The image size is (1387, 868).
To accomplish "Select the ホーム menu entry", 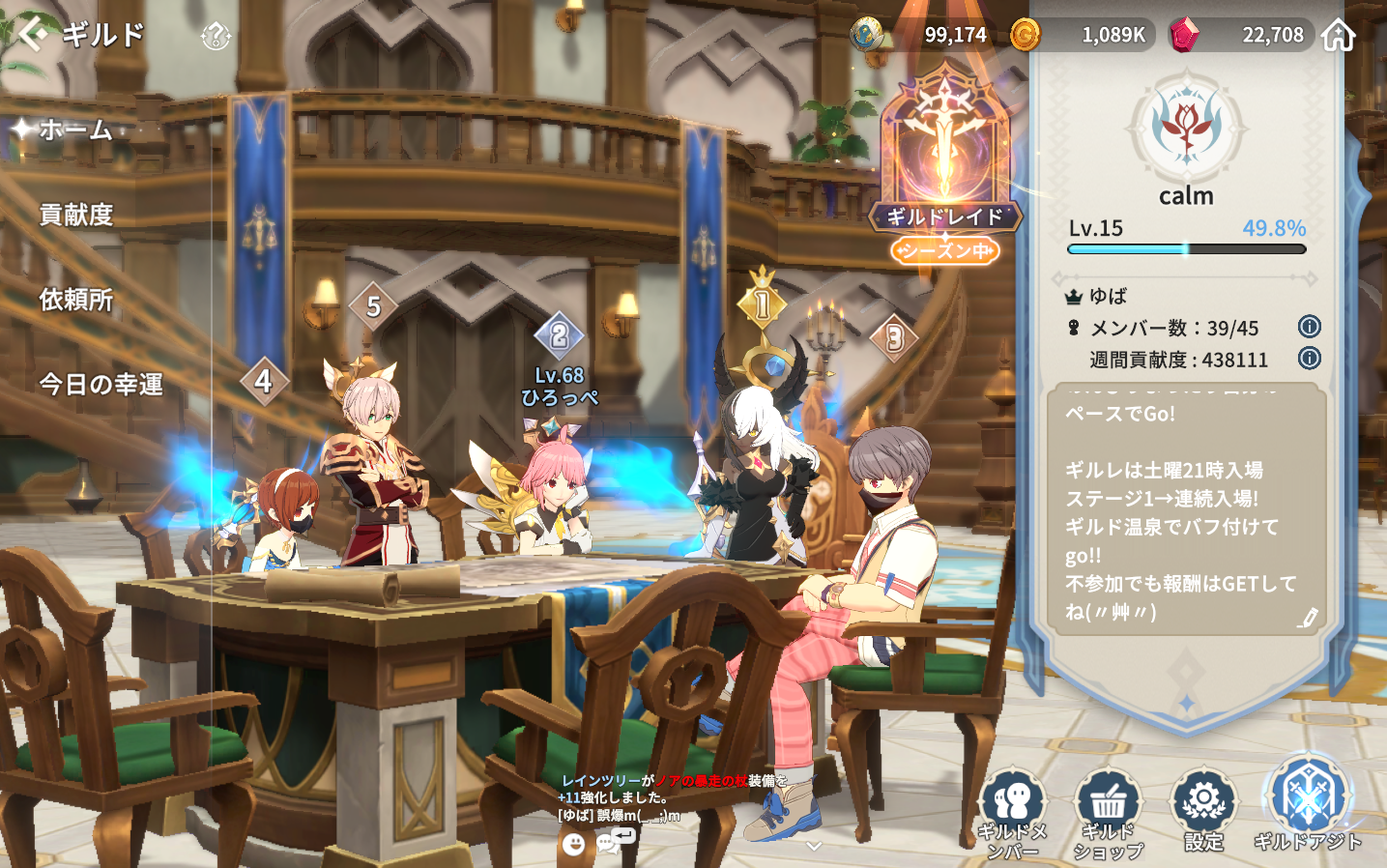I will pos(75,130).
